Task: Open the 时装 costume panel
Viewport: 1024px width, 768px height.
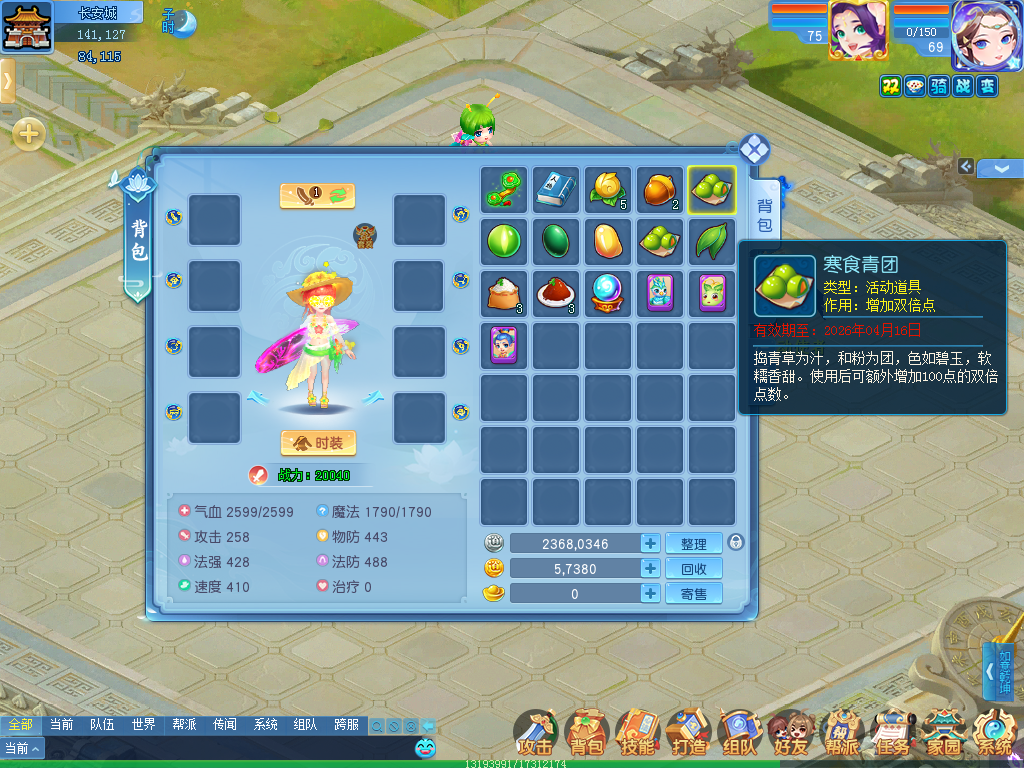Action: [x=318, y=443]
